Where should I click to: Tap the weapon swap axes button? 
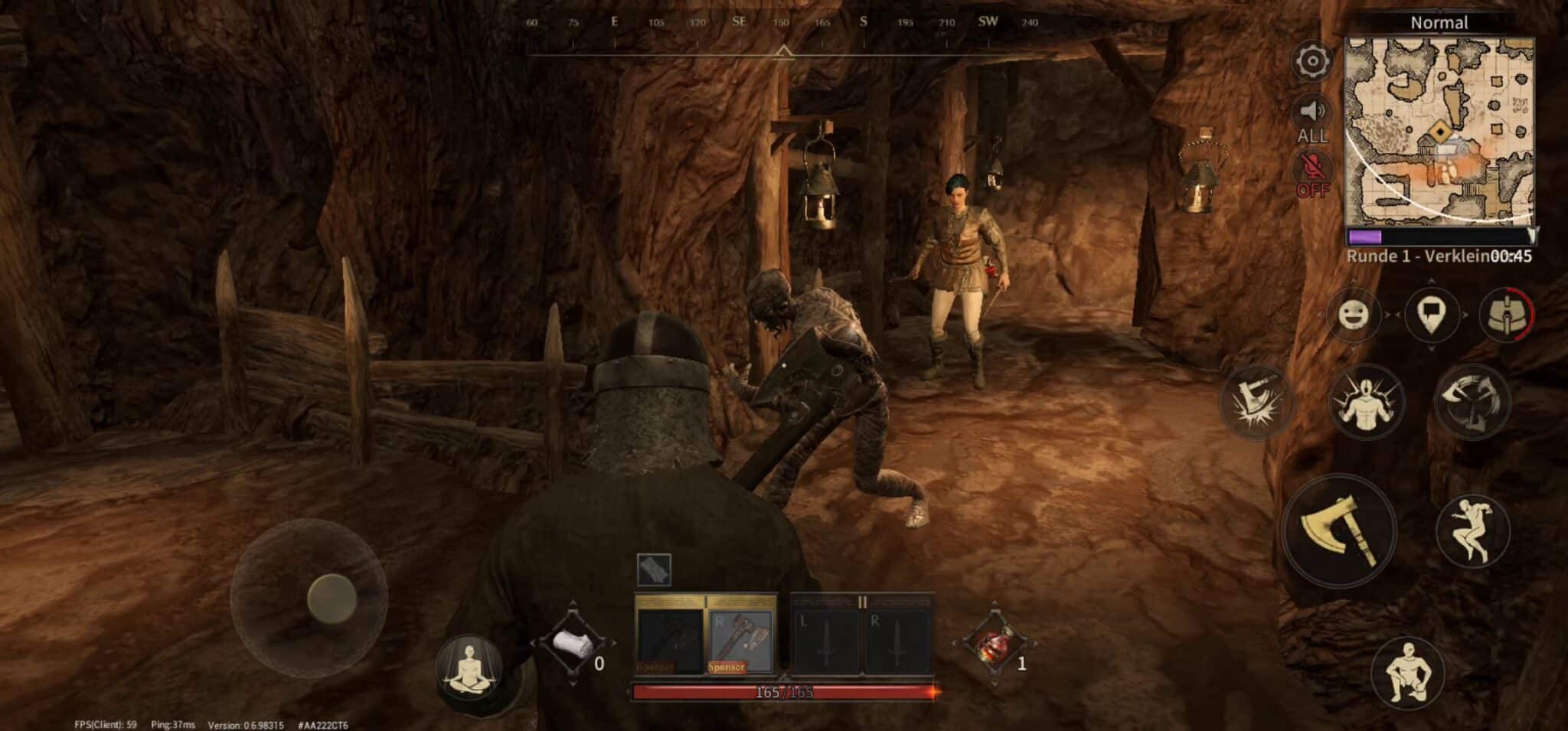pos(1472,400)
